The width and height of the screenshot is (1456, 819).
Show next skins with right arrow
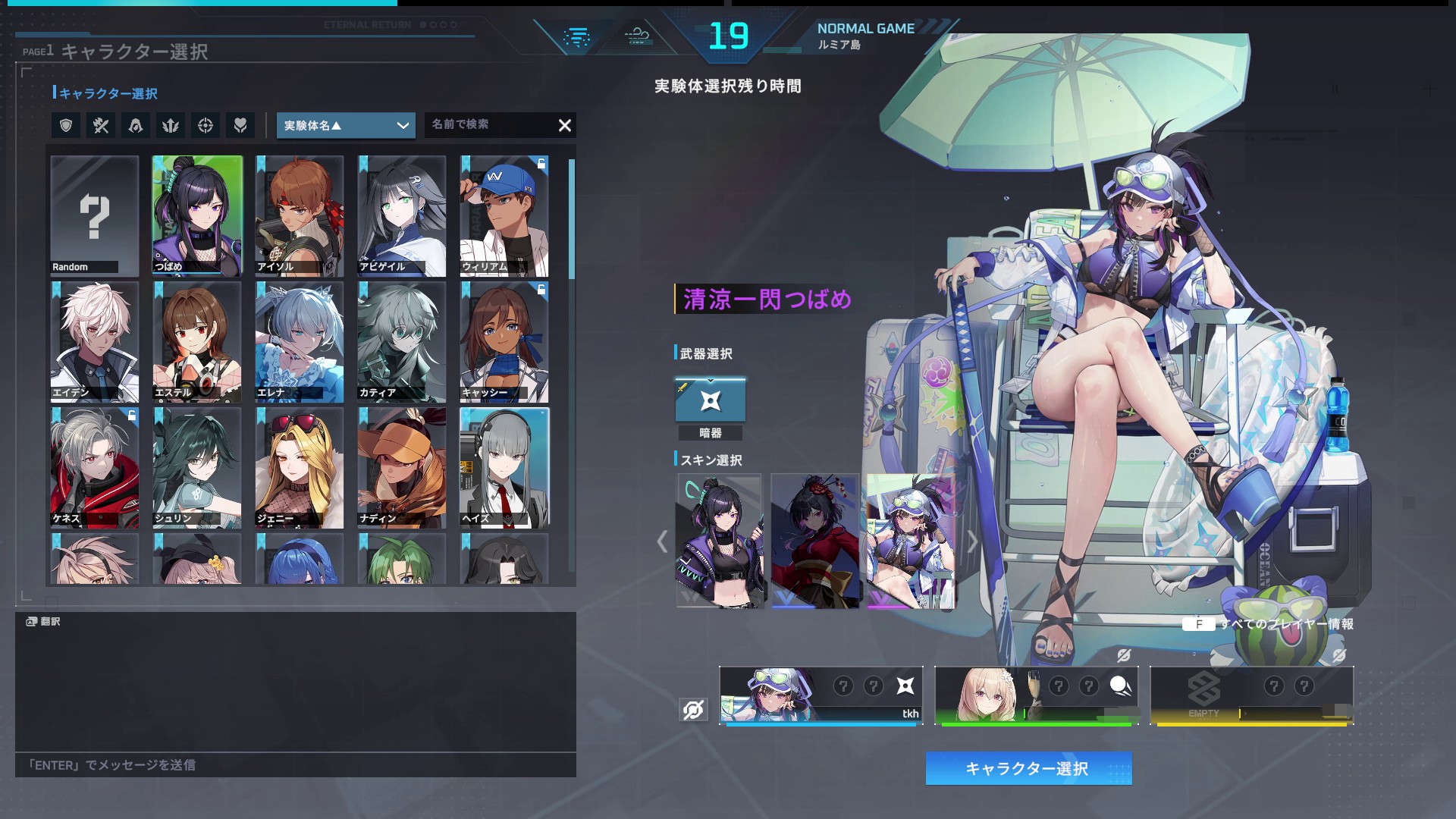973,541
